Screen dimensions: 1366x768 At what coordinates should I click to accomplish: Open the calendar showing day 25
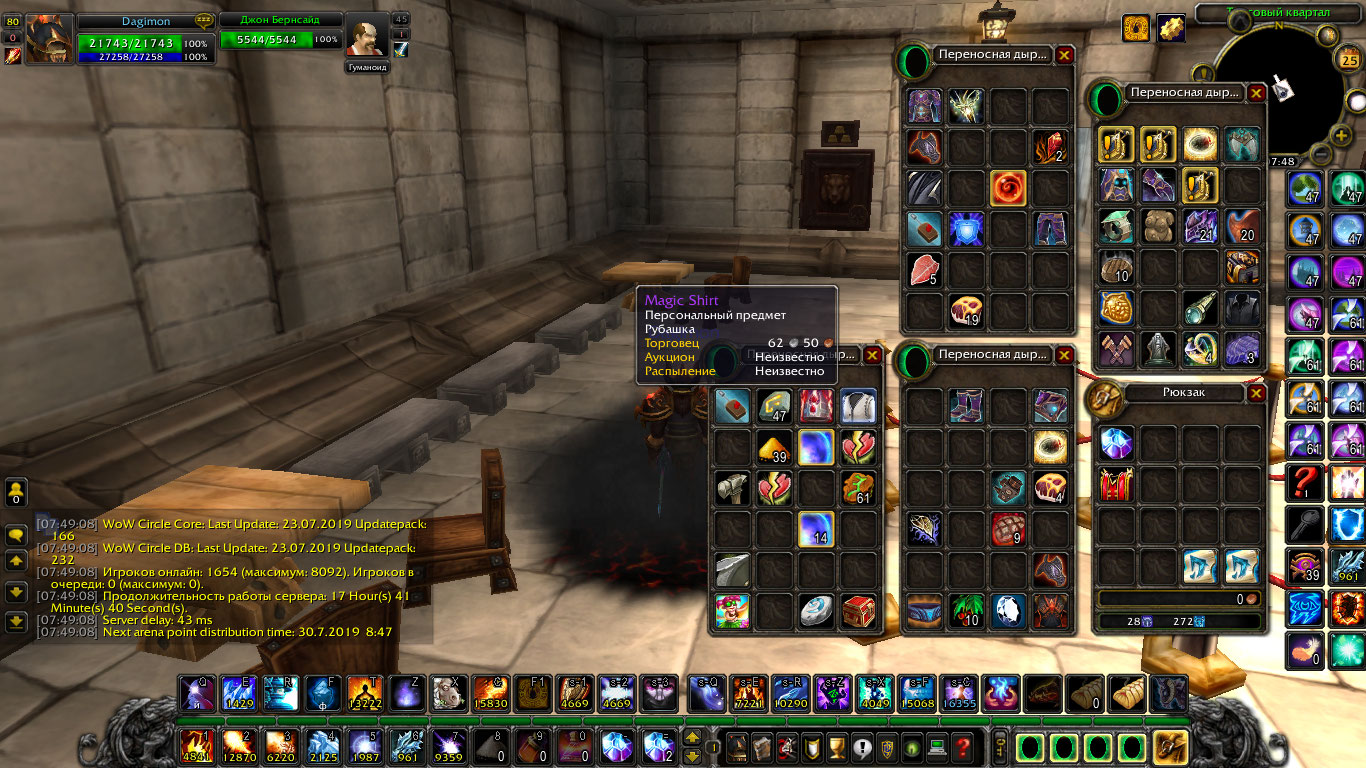(x=1348, y=61)
